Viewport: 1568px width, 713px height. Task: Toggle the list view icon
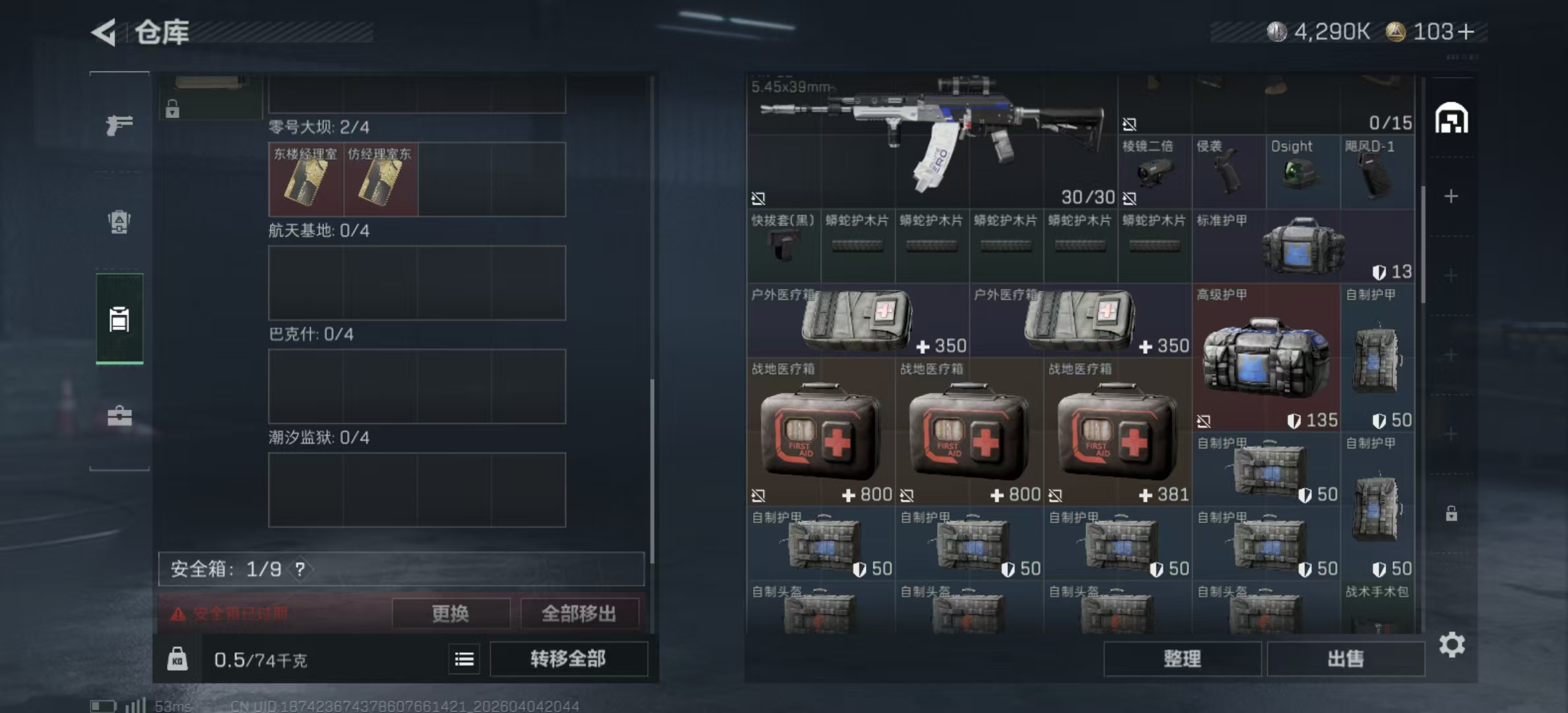(x=464, y=659)
